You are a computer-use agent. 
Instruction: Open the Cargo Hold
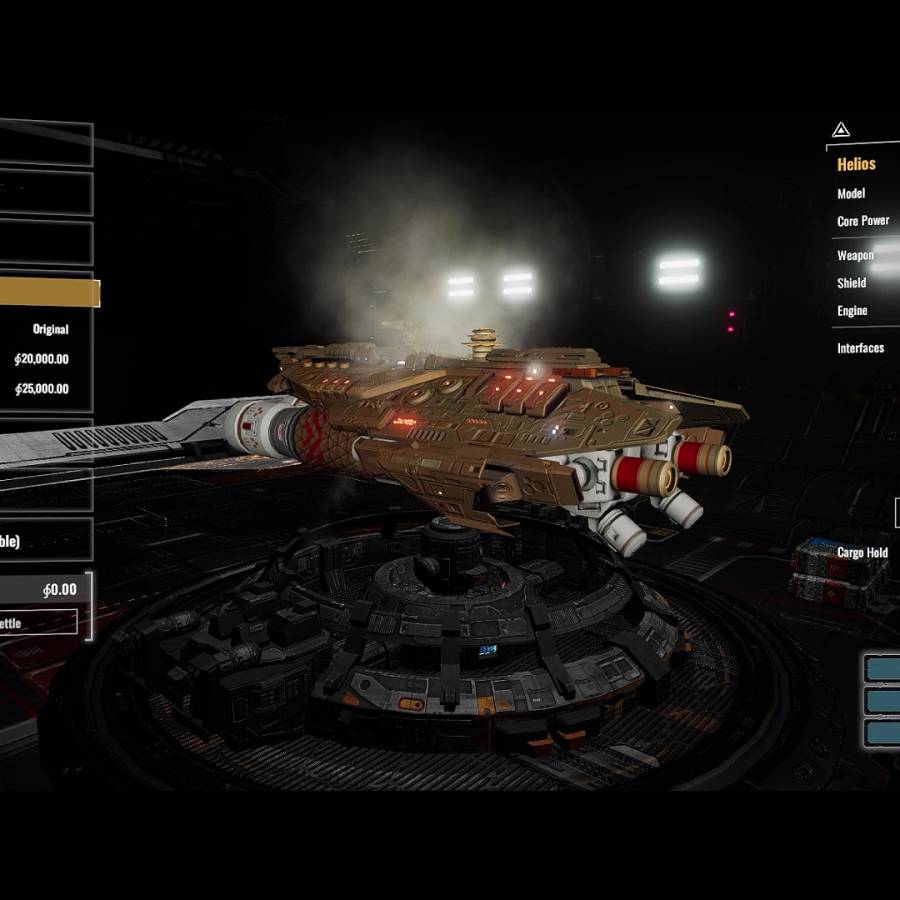point(862,553)
